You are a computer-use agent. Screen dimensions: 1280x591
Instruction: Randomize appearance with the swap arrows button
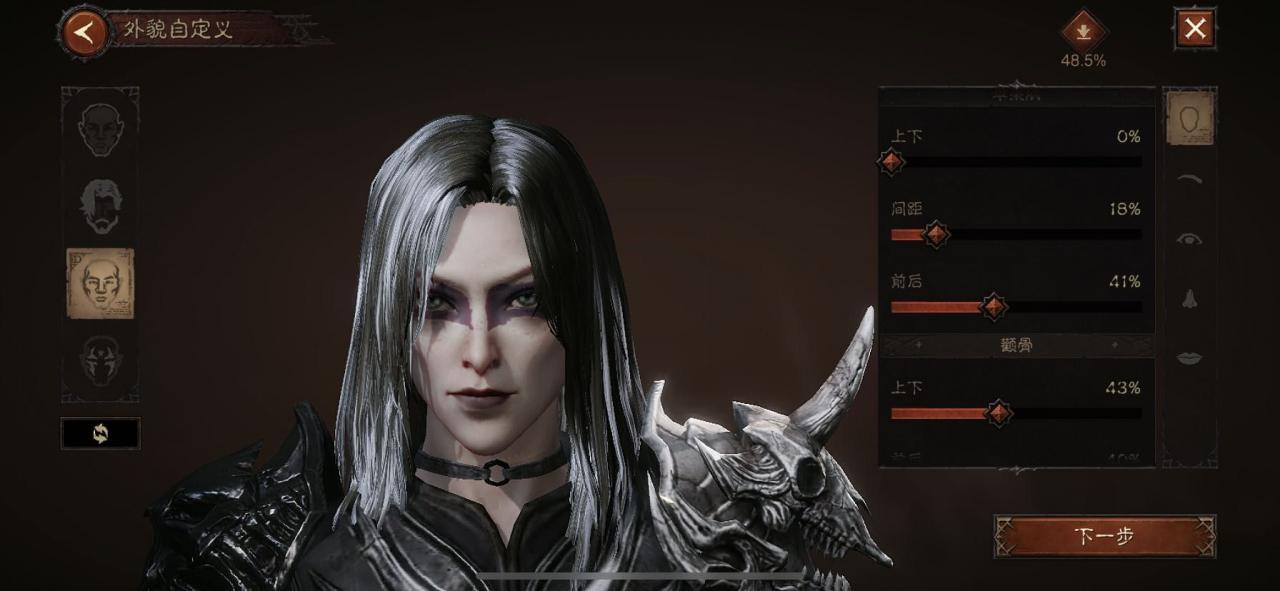(x=100, y=433)
